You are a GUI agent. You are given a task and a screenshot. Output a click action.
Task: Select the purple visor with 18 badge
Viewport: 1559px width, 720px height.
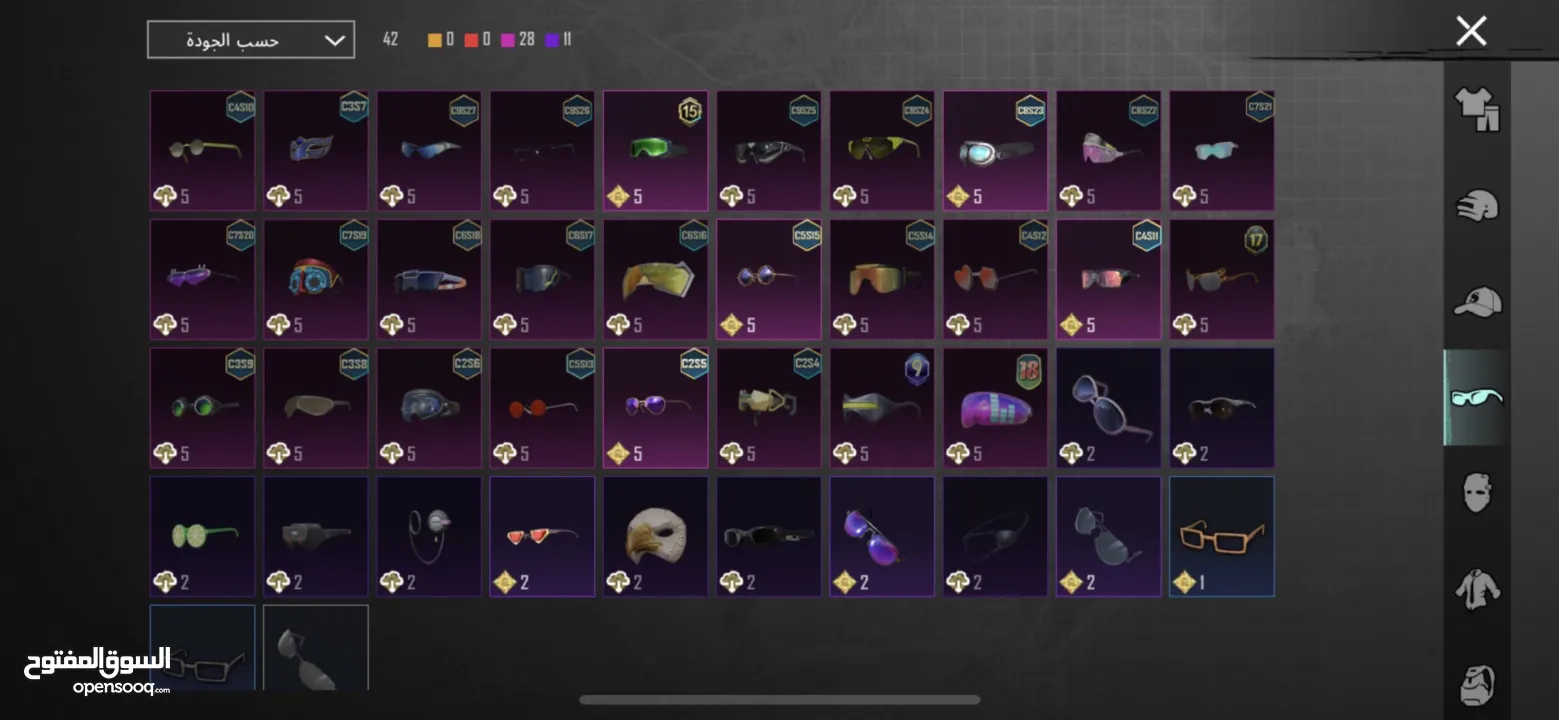[x=995, y=407]
